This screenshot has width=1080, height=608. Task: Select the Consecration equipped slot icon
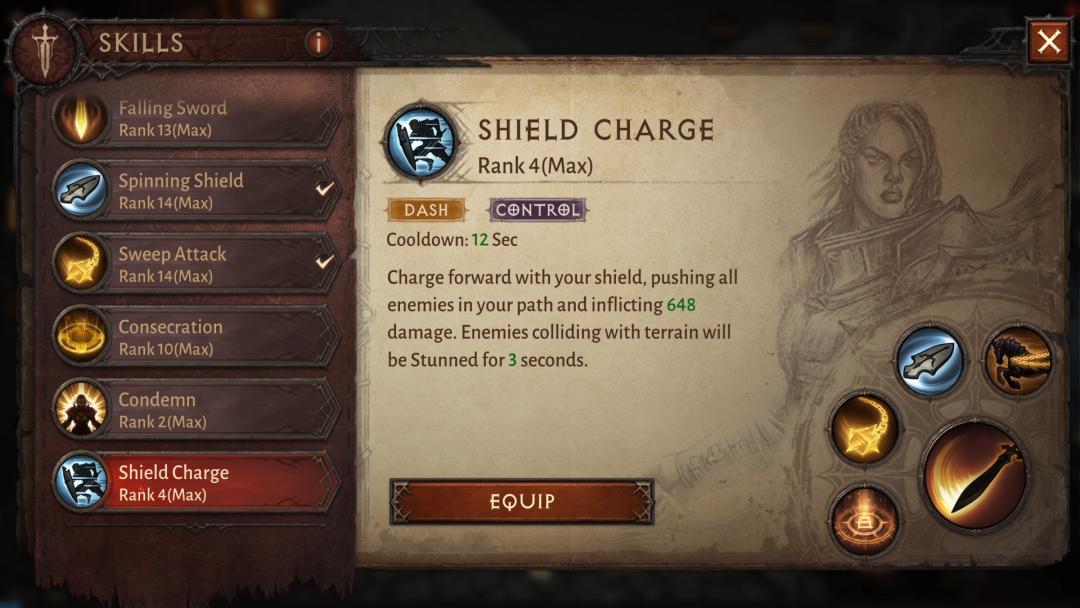pyautogui.click(x=864, y=519)
